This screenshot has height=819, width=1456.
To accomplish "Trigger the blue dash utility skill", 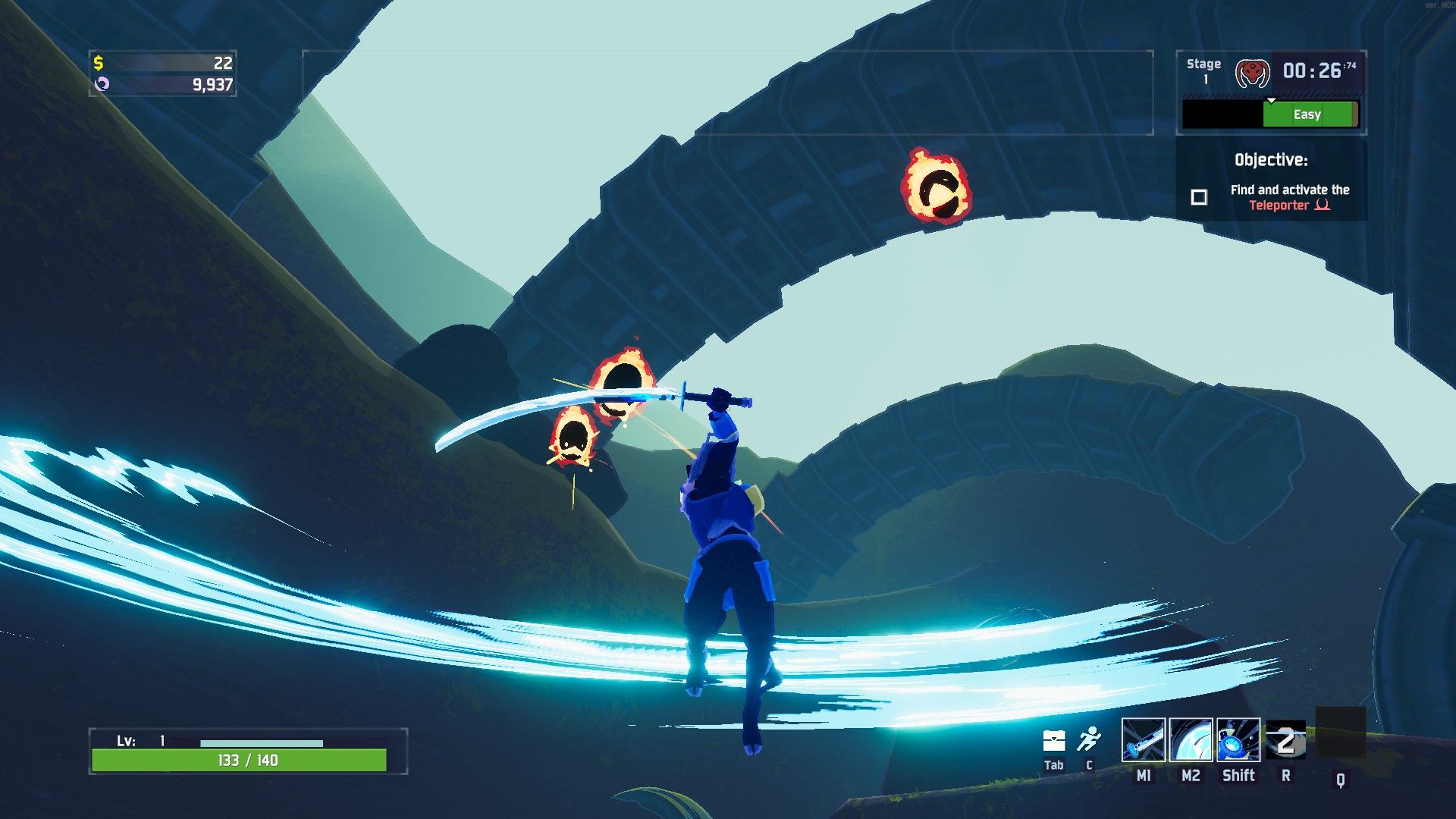I will click(1238, 740).
